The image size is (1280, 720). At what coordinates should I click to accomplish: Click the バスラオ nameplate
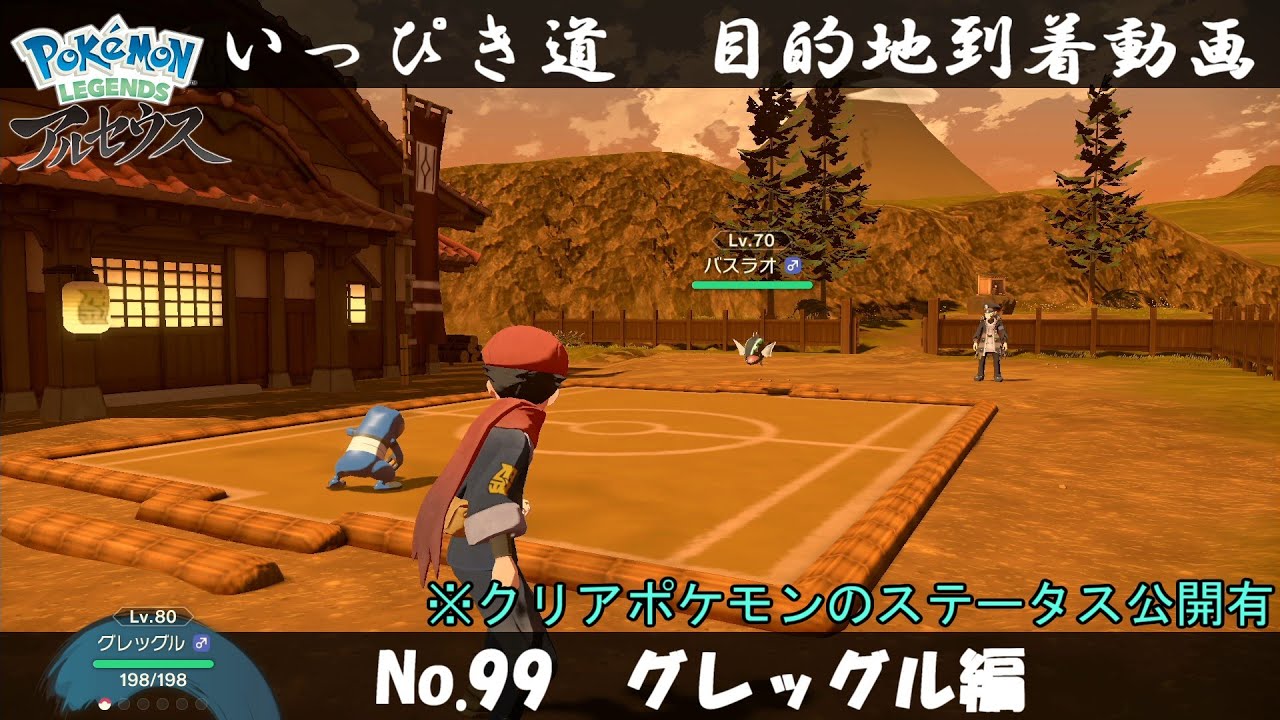click(x=740, y=264)
